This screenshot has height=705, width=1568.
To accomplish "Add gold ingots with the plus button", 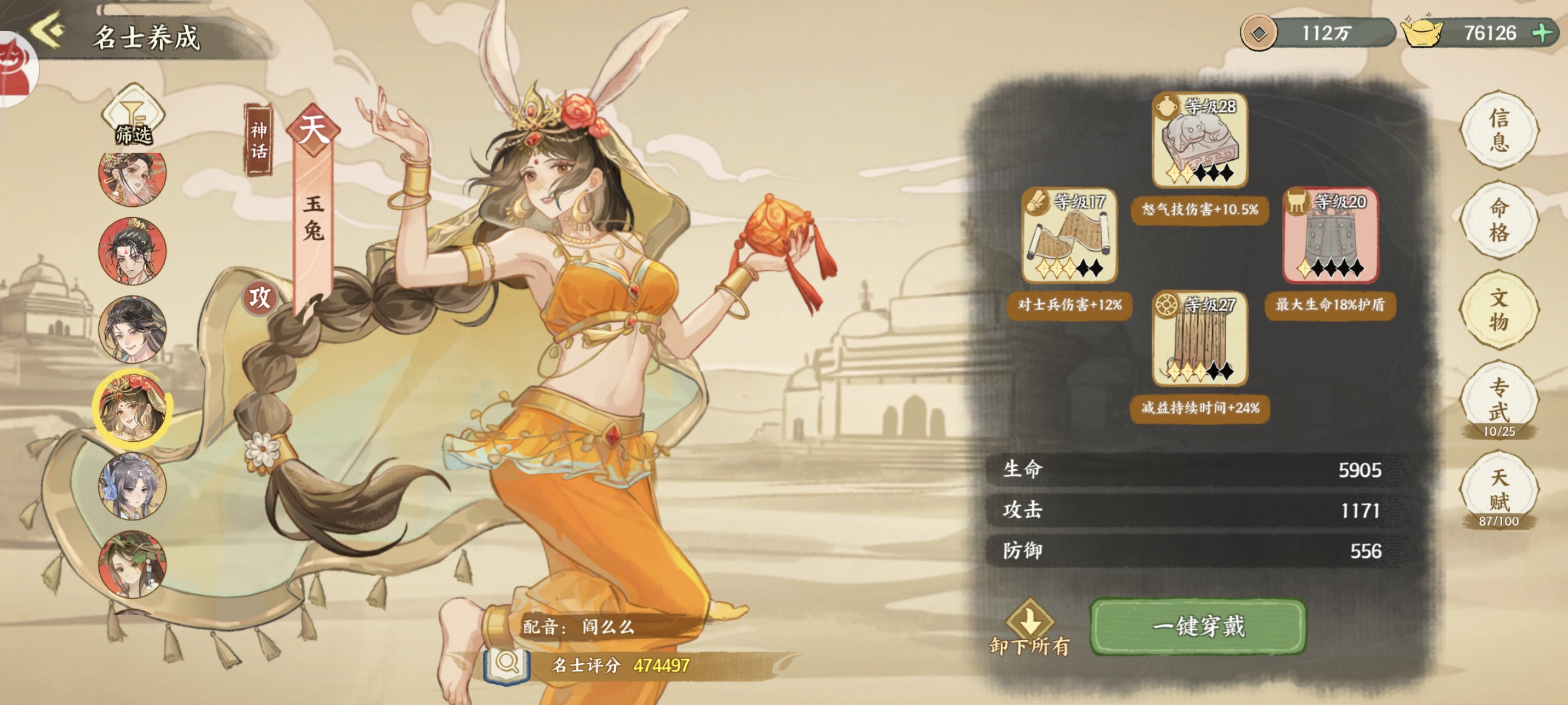I will [x=1542, y=33].
